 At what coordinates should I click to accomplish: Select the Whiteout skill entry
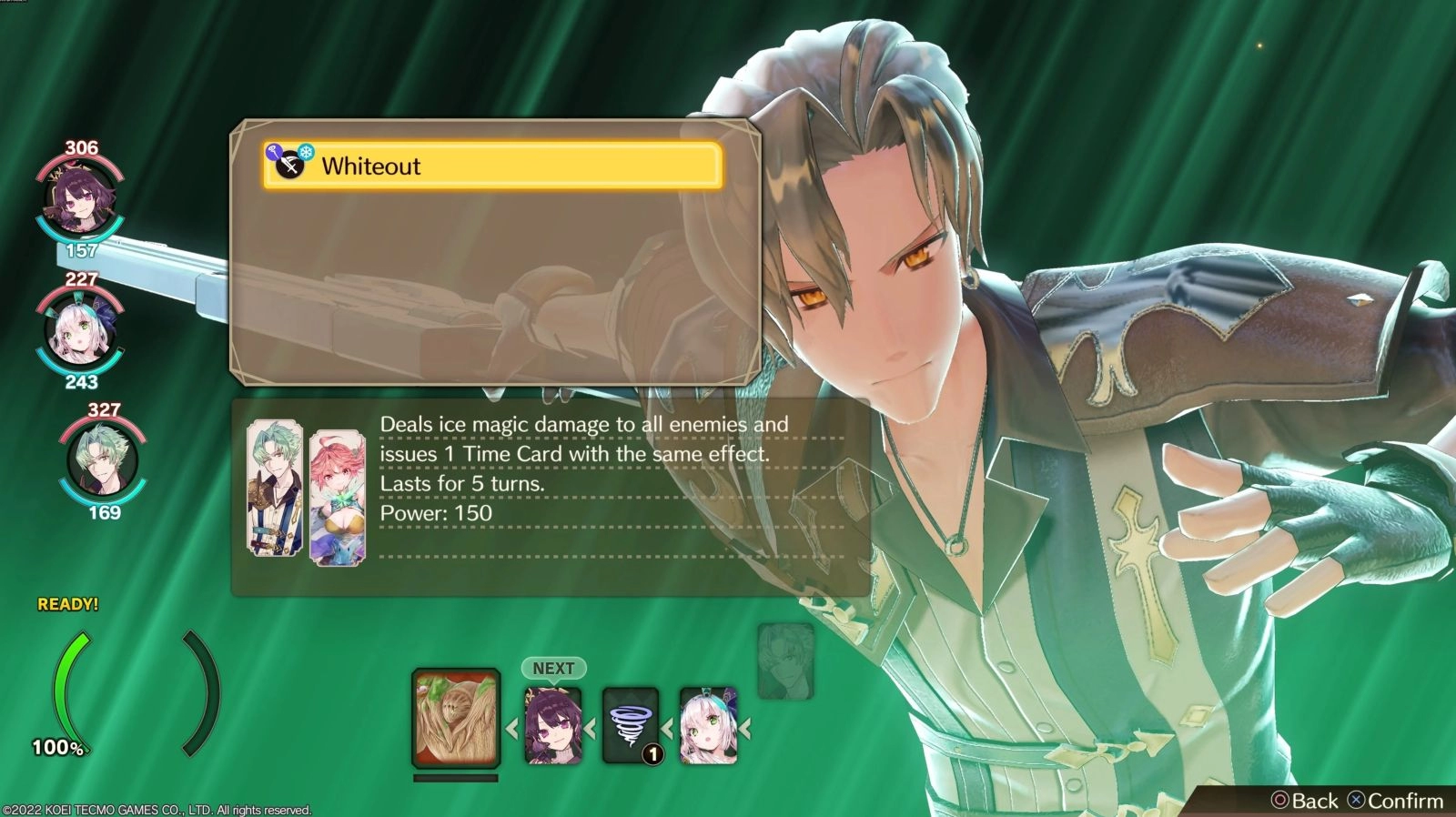(492, 166)
